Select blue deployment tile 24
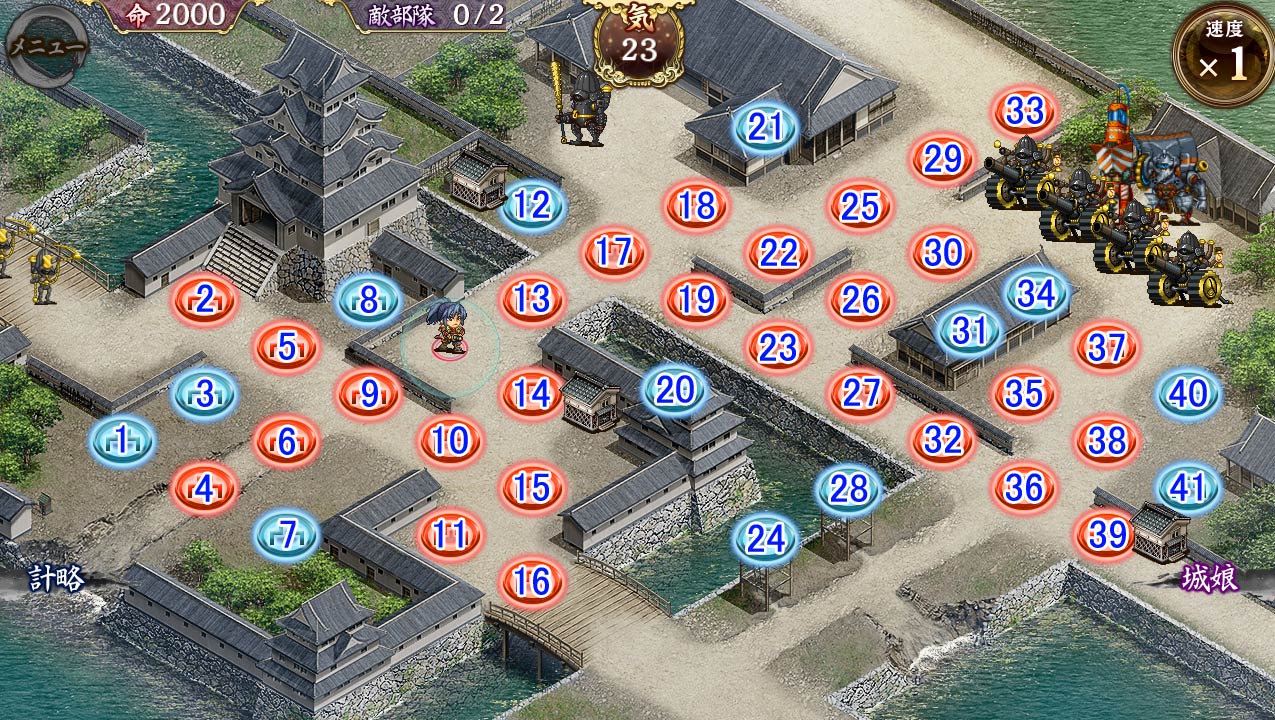1275x720 pixels. coord(766,540)
